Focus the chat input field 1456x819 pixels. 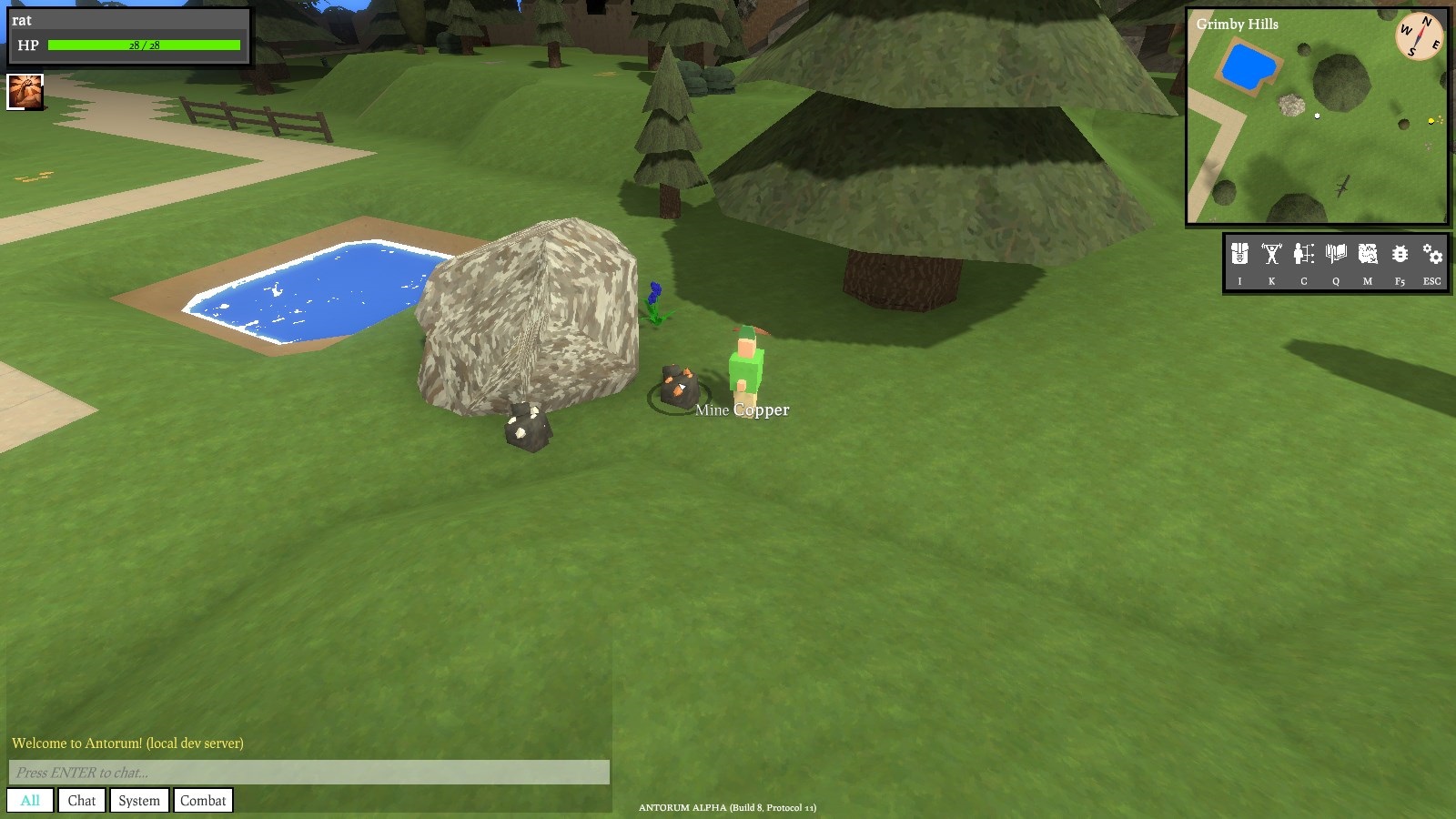pos(308,773)
